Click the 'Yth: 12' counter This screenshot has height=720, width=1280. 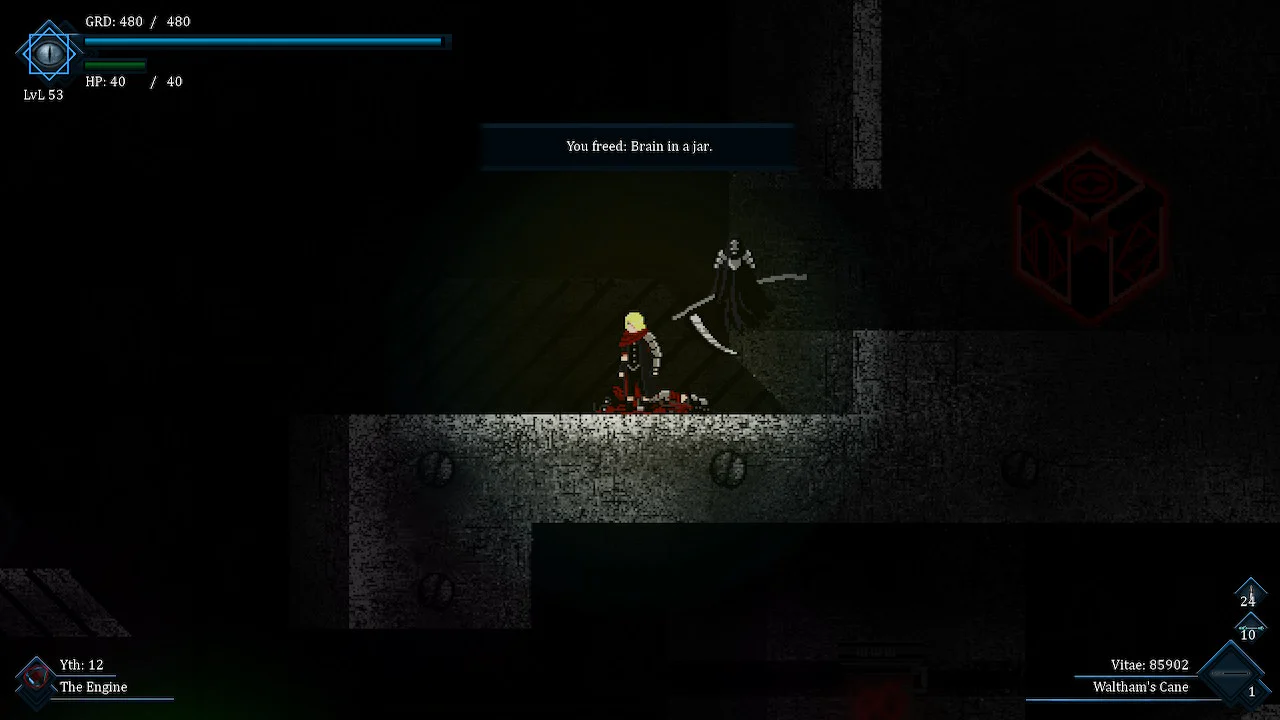[80, 664]
